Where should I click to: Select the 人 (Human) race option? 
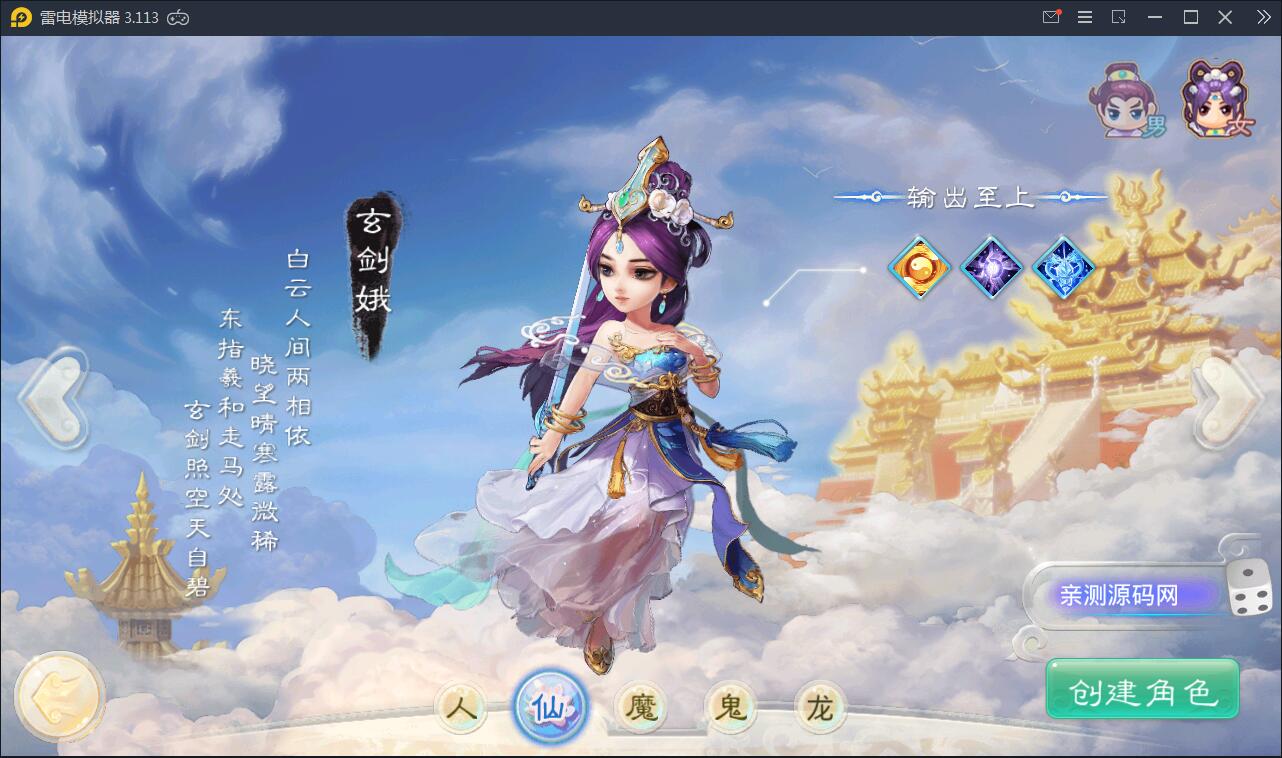(460, 705)
